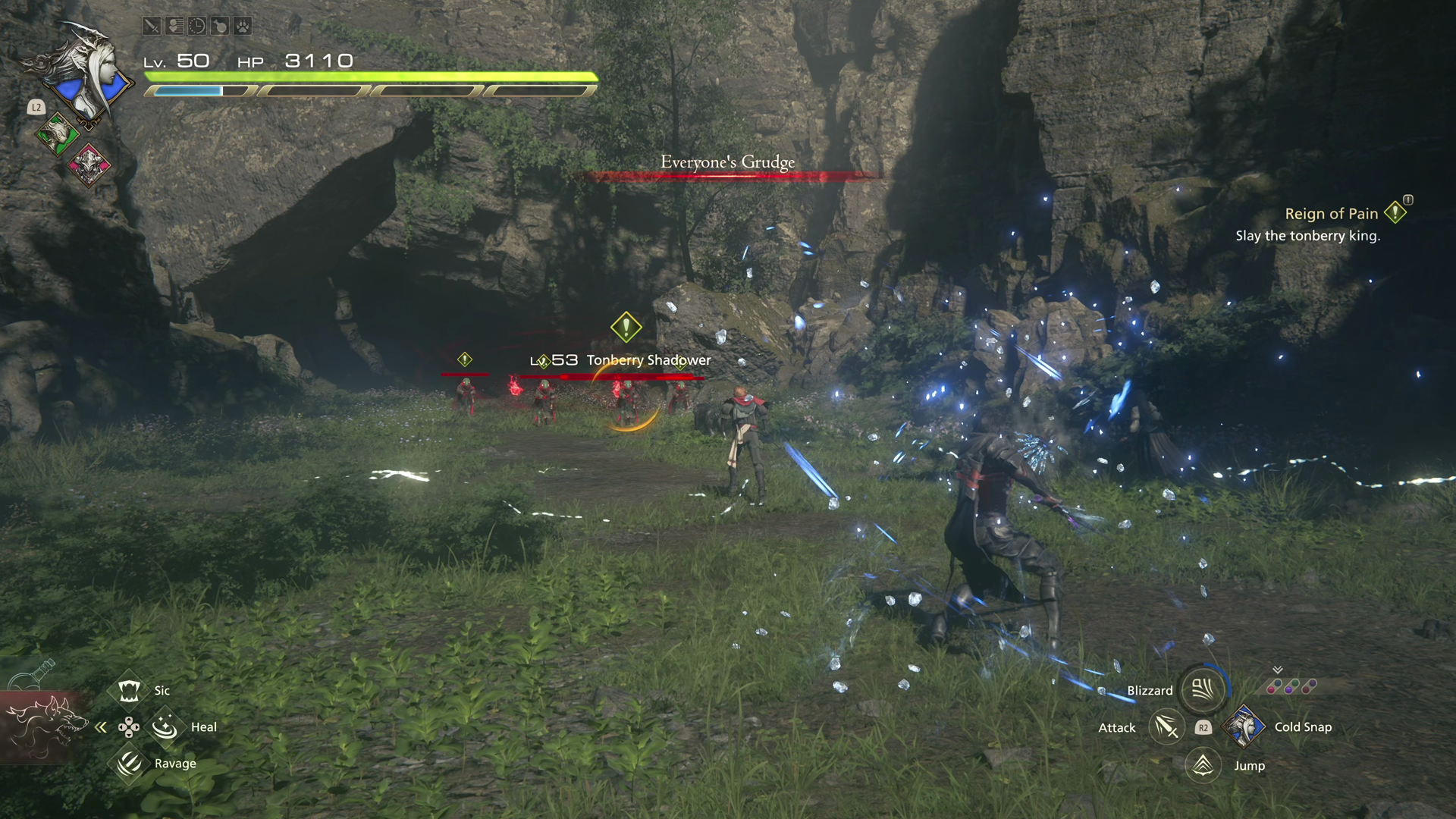Viewport: 1456px width, 819px height.
Task: Use the Attack sword icon
Action: coord(1166,727)
